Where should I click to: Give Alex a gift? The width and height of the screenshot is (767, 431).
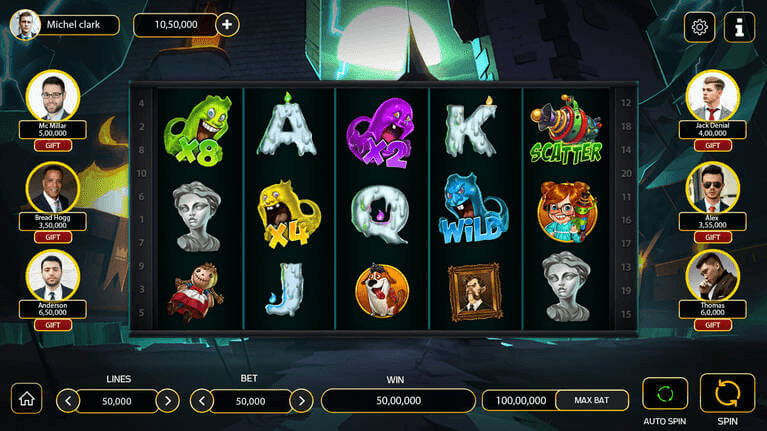click(x=713, y=237)
